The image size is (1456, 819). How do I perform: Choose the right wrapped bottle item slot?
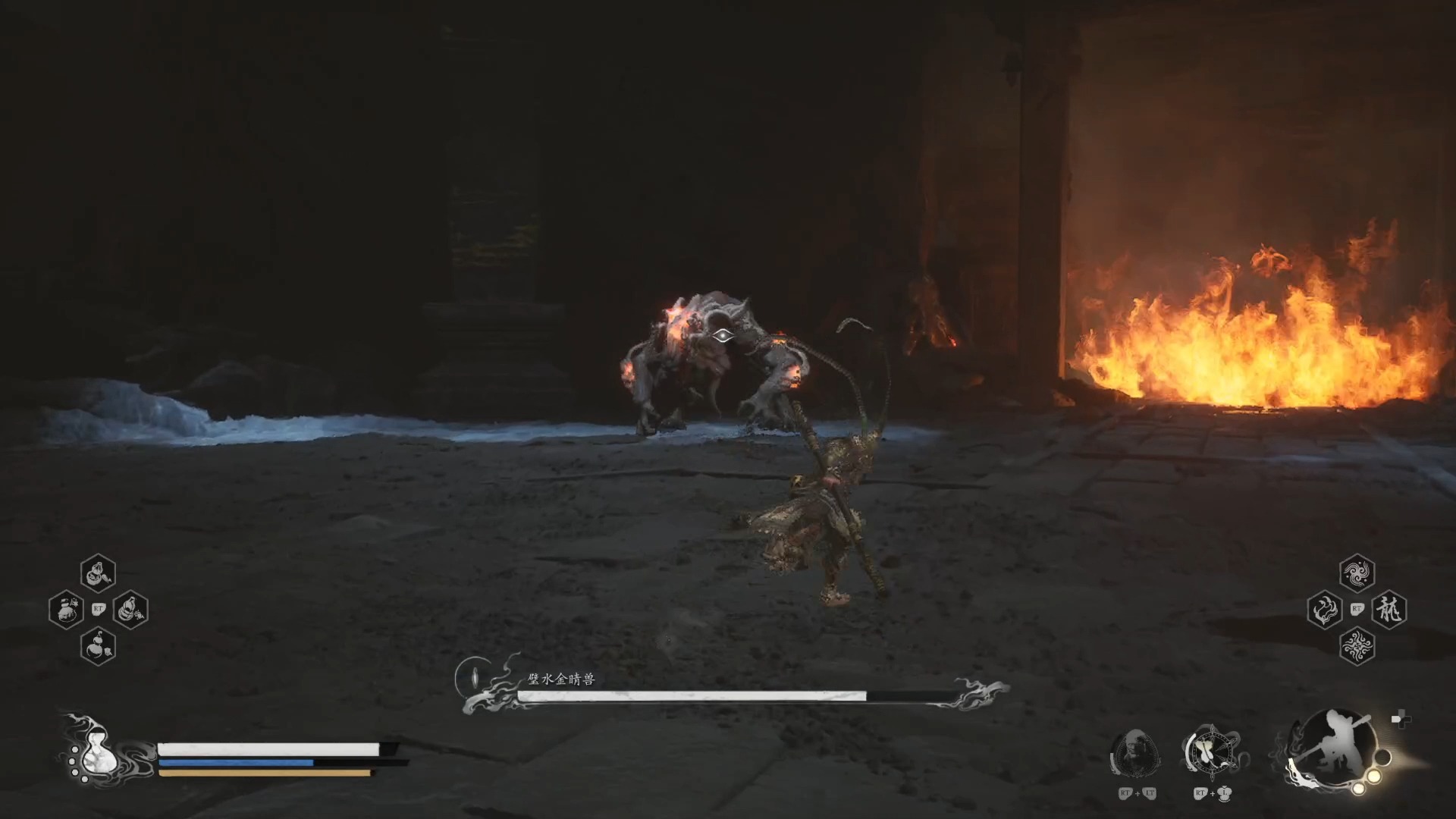point(130,610)
